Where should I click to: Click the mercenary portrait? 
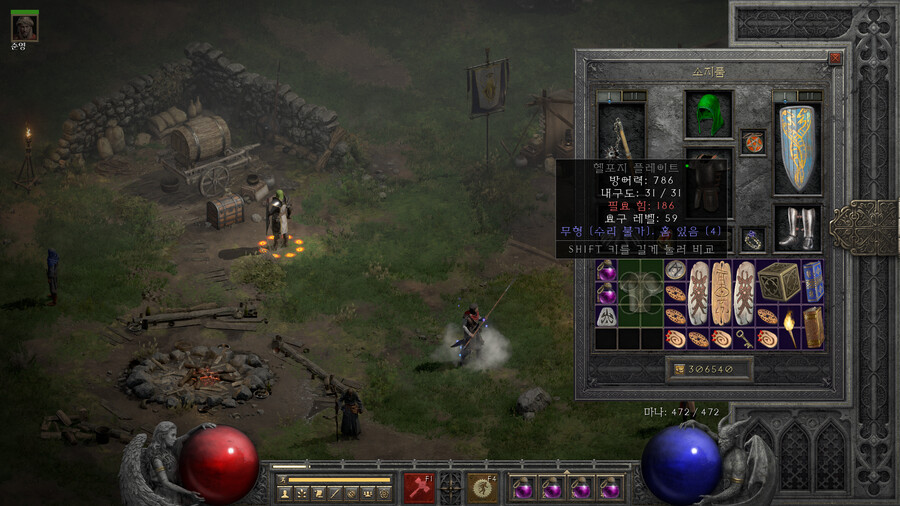click(25, 27)
